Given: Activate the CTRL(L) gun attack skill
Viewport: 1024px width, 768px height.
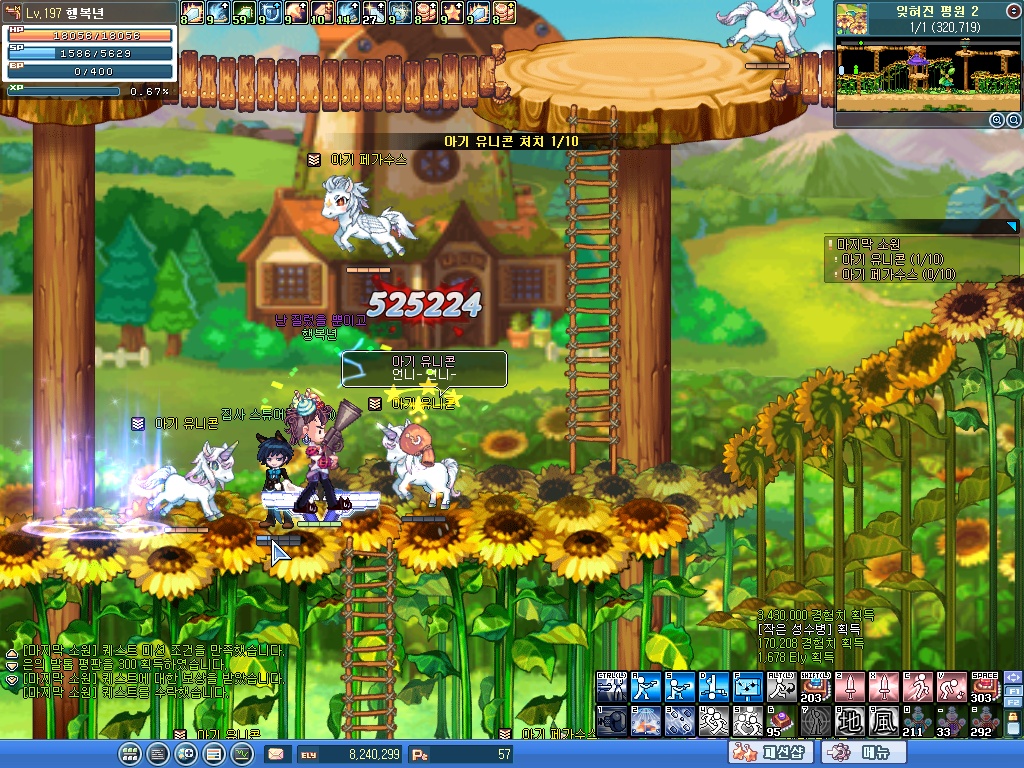Looking at the screenshot, I should pos(611,687).
